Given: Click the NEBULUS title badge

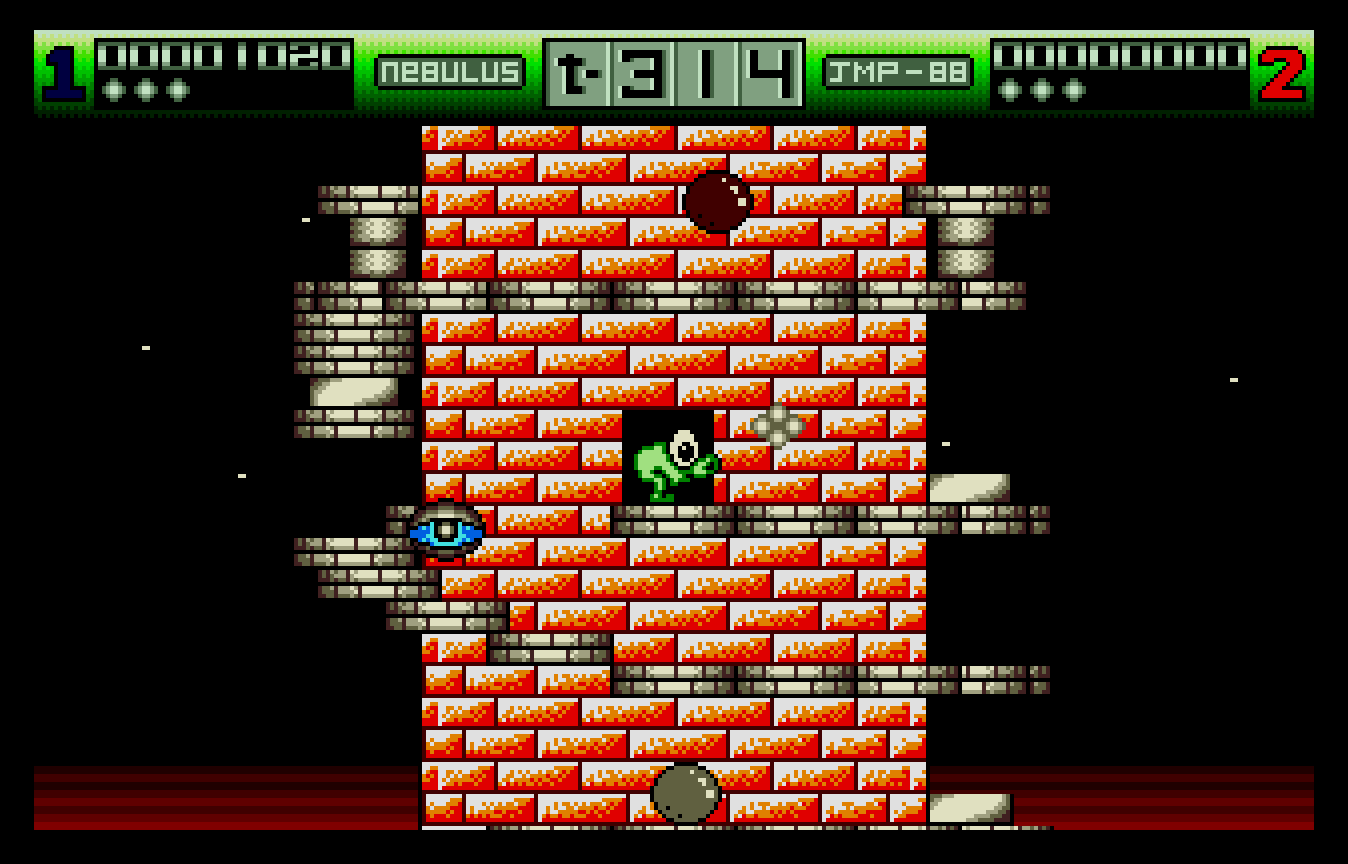Looking at the screenshot, I should click(449, 70).
